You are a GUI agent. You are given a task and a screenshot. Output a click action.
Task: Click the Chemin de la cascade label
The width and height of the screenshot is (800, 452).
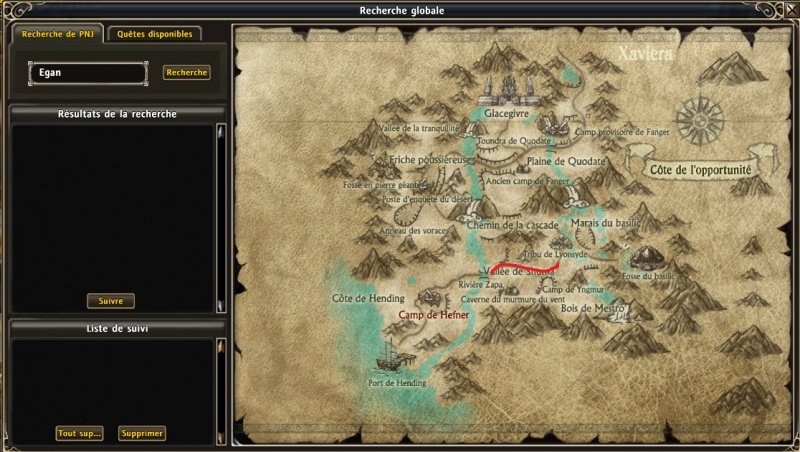[x=512, y=226]
